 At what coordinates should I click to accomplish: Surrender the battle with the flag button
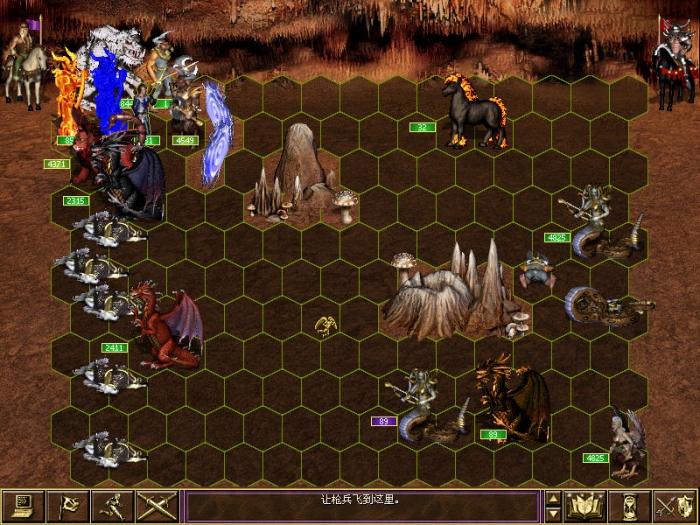66,506
